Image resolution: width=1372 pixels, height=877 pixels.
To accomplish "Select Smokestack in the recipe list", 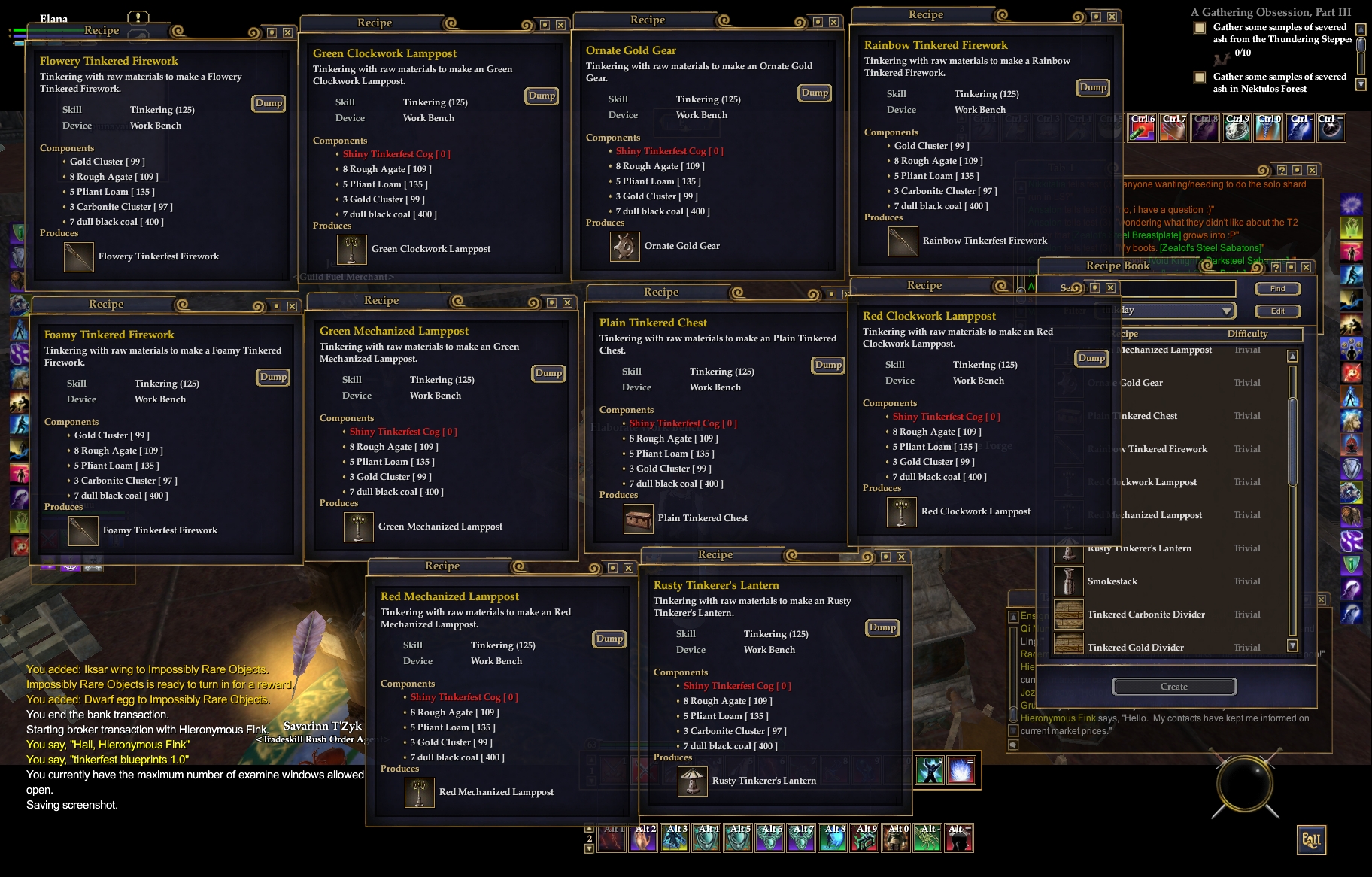I will [1112, 581].
